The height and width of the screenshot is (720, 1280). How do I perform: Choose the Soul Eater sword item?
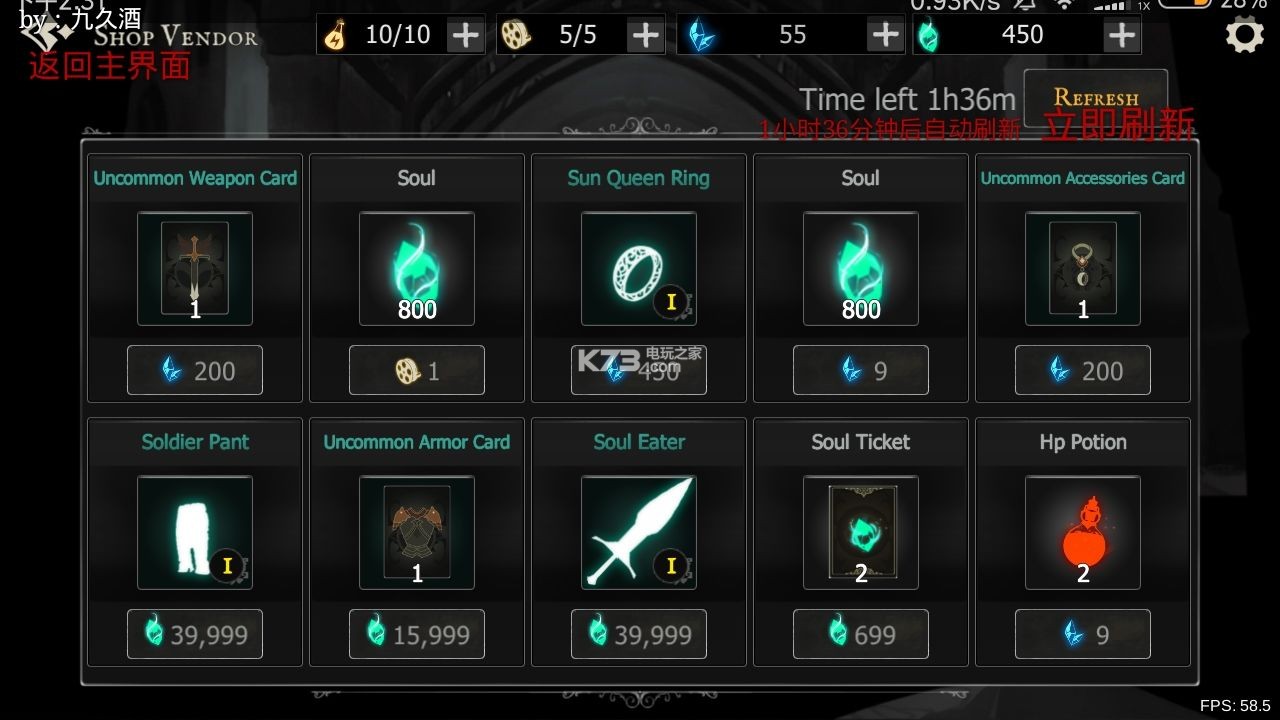(639, 532)
